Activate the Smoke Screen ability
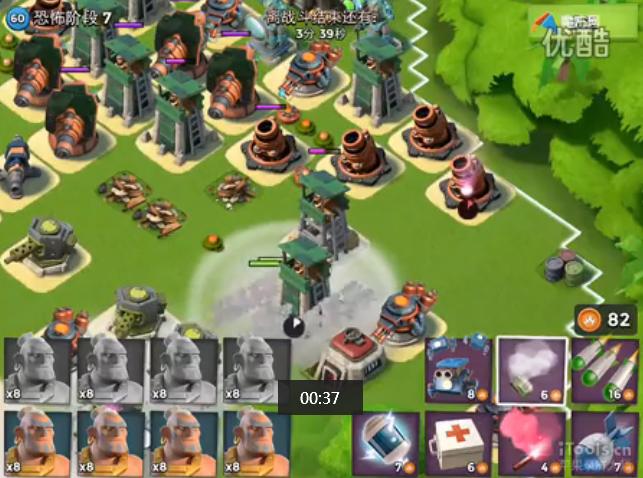The width and height of the screenshot is (643, 478). click(532, 370)
